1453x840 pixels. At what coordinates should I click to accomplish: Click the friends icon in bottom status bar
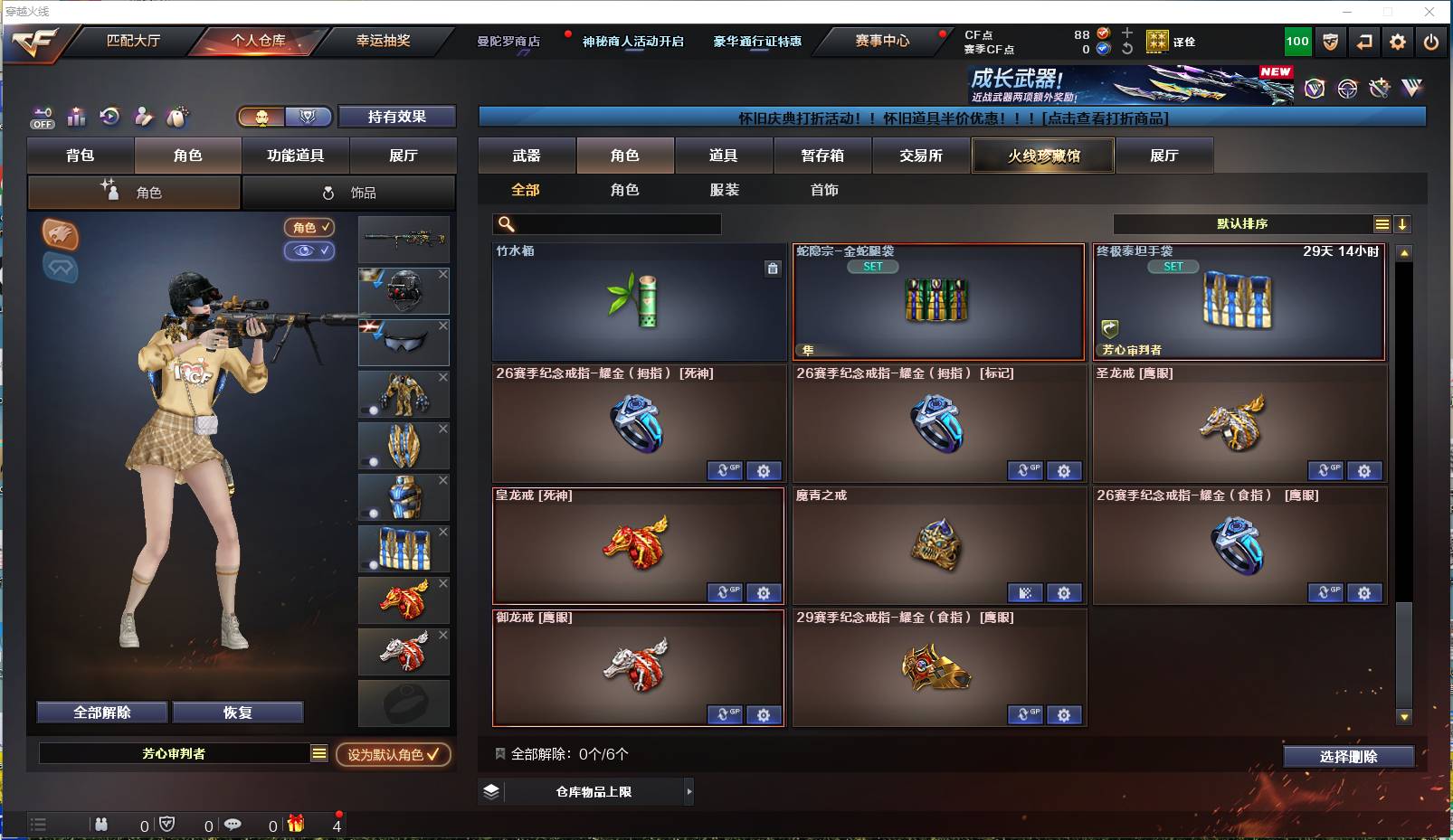pyautogui.click(x=101, y=825)
